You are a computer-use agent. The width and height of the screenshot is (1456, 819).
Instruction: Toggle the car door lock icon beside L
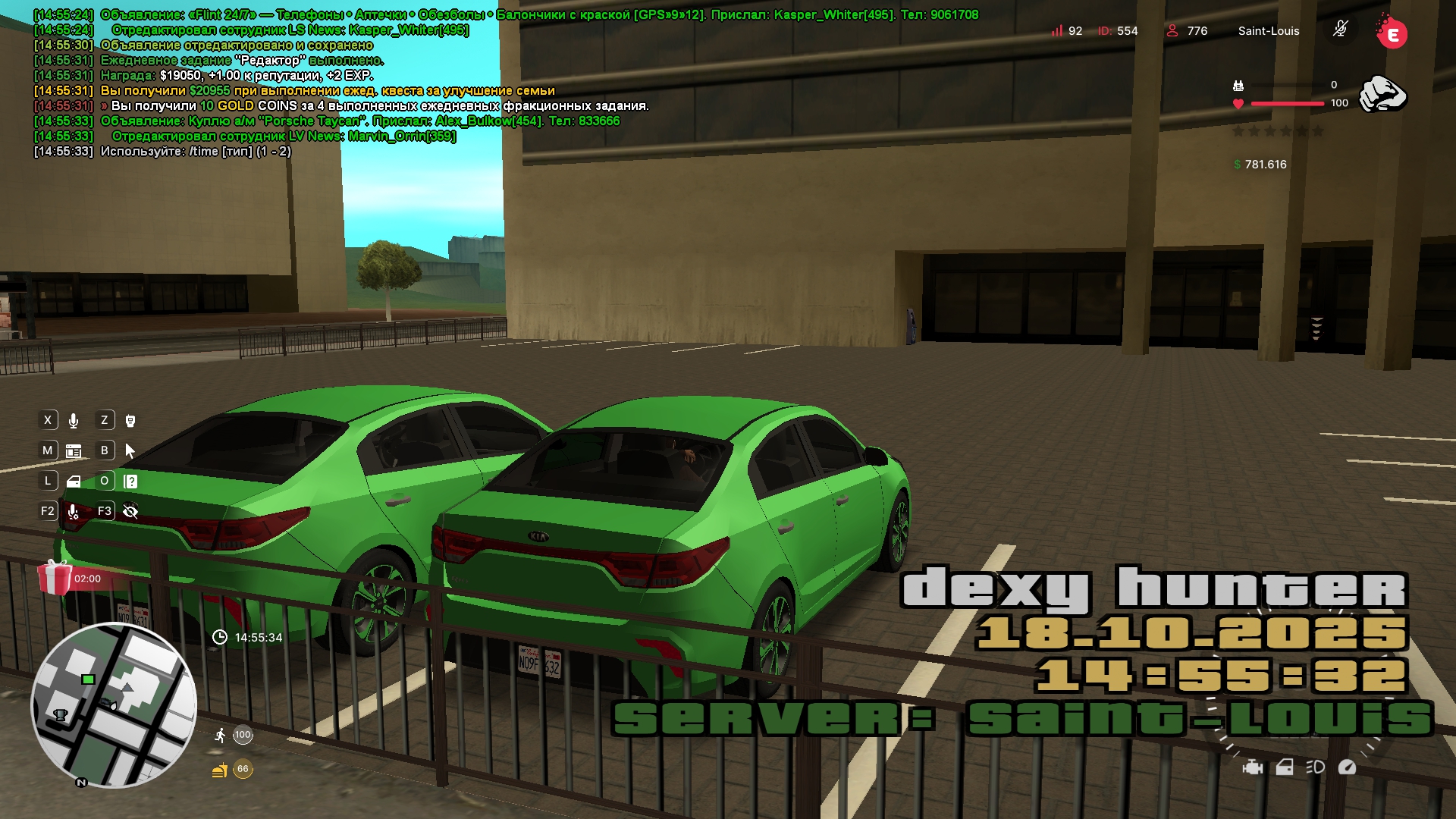(74, 482)
